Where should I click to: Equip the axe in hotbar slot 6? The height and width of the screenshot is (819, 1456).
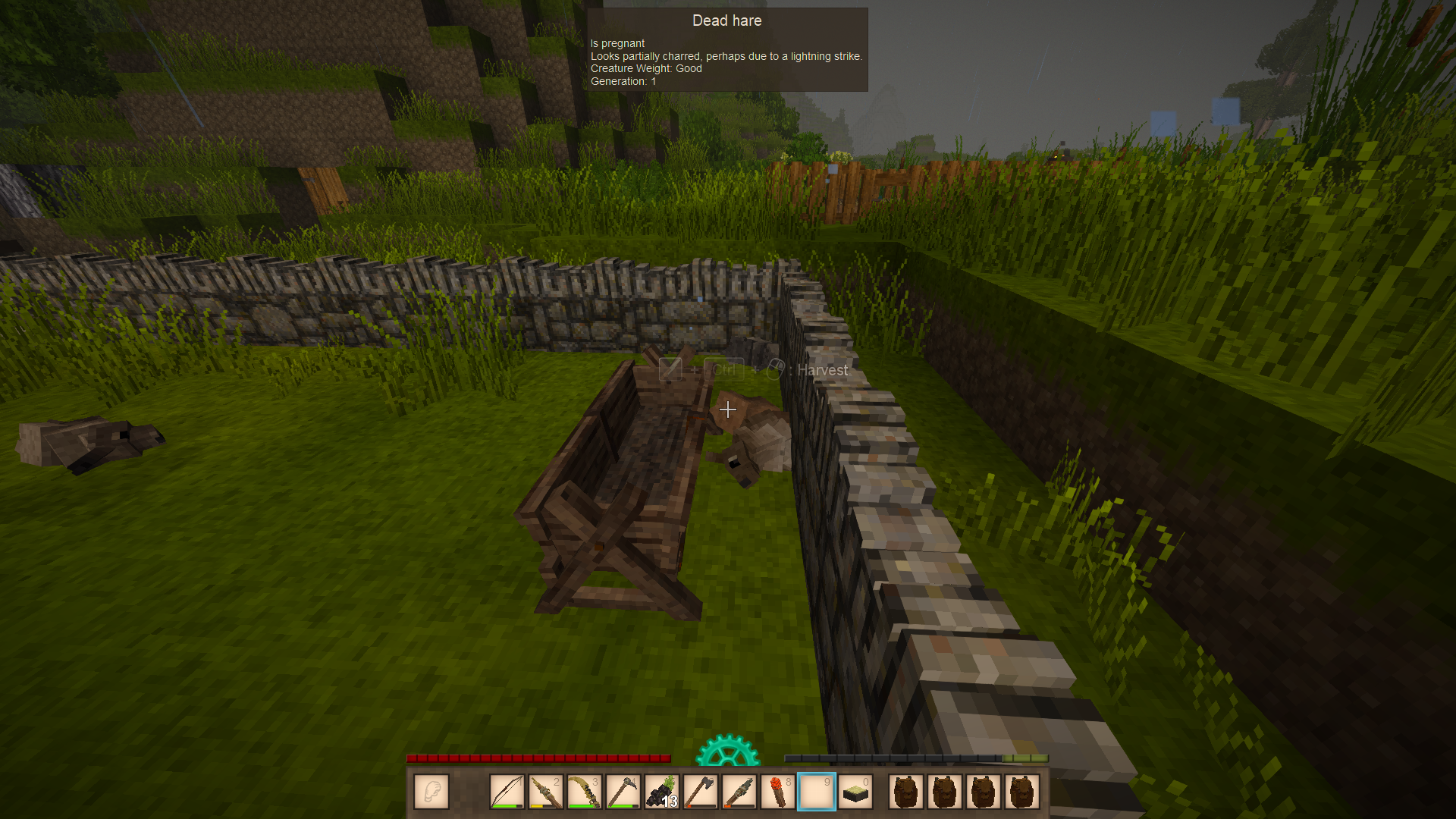701,792
